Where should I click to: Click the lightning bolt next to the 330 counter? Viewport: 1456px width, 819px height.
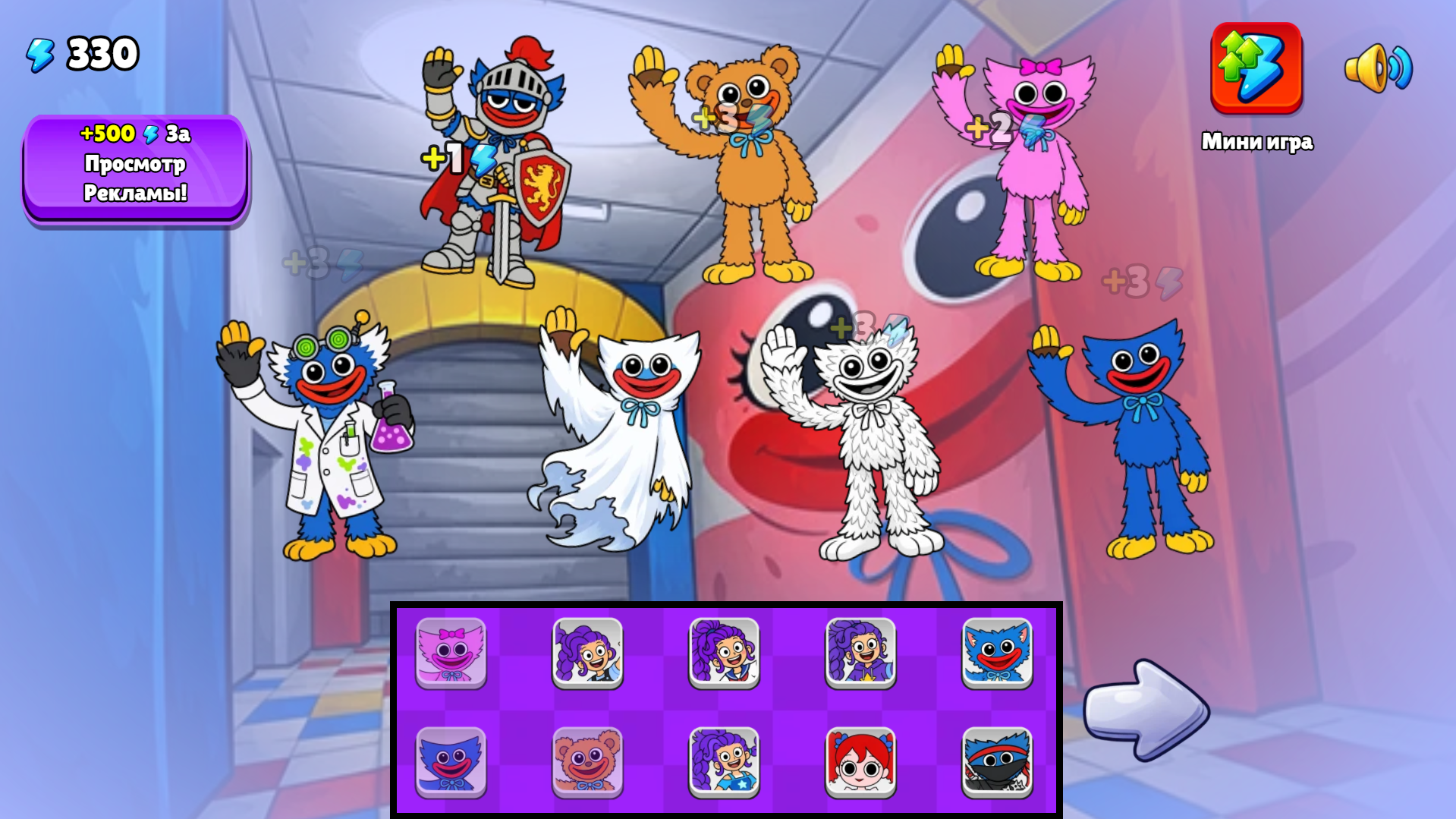(x=40, y=52)
